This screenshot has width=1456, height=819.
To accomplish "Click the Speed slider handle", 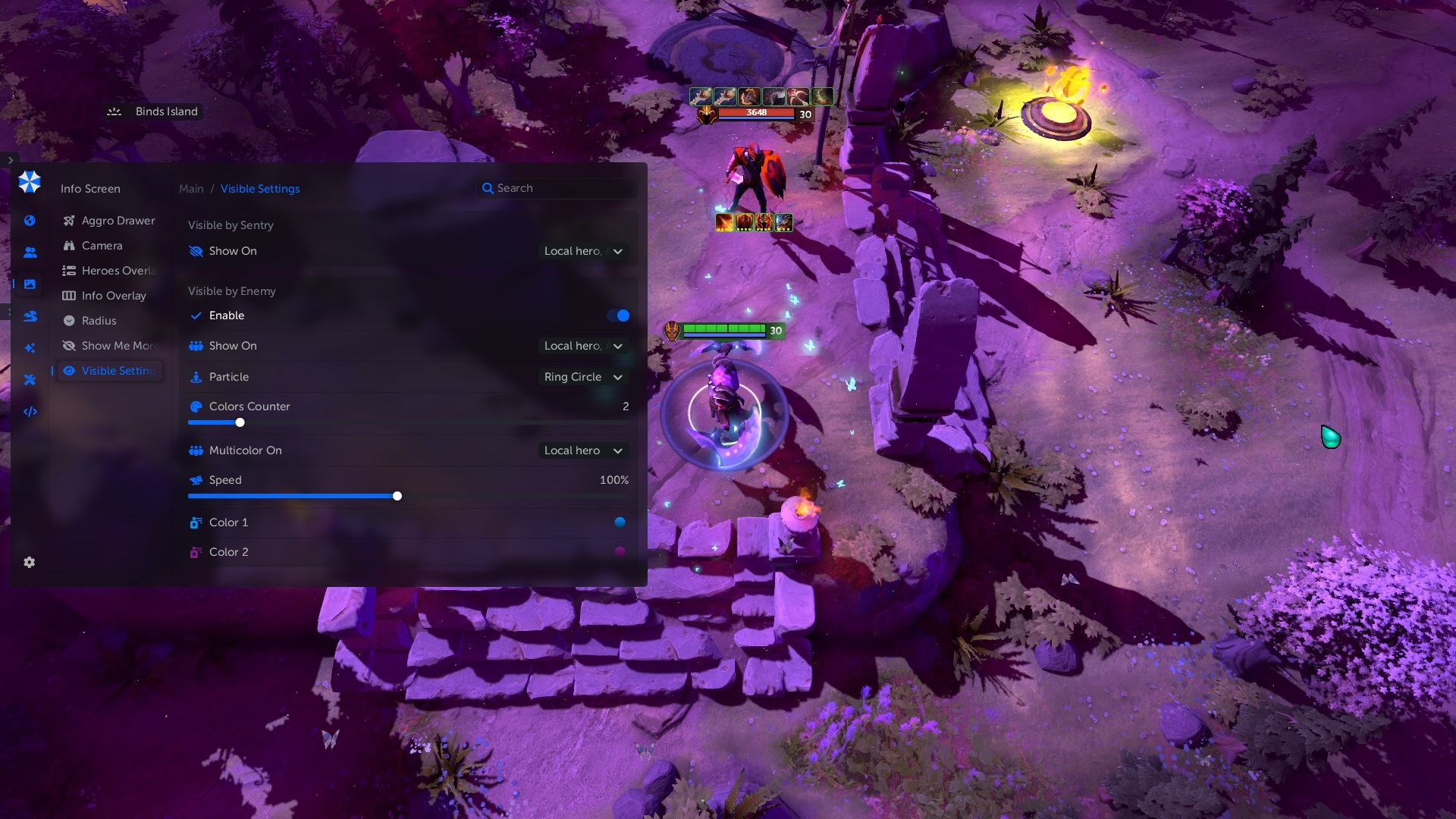I will [x=397, y=496].
